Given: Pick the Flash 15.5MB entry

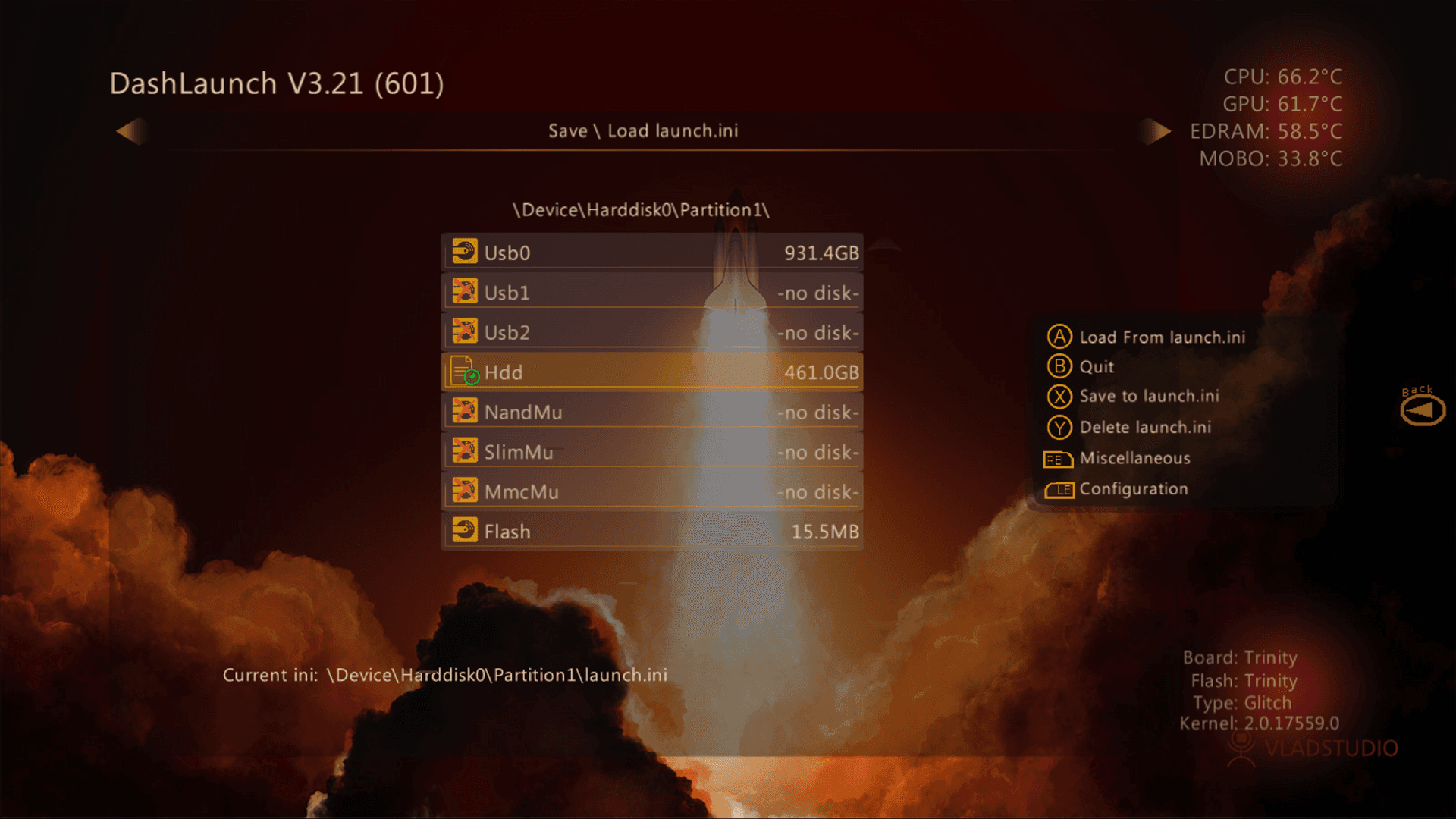Looking at the screenshot, I should pyautogui.click(x=651, y=532).
